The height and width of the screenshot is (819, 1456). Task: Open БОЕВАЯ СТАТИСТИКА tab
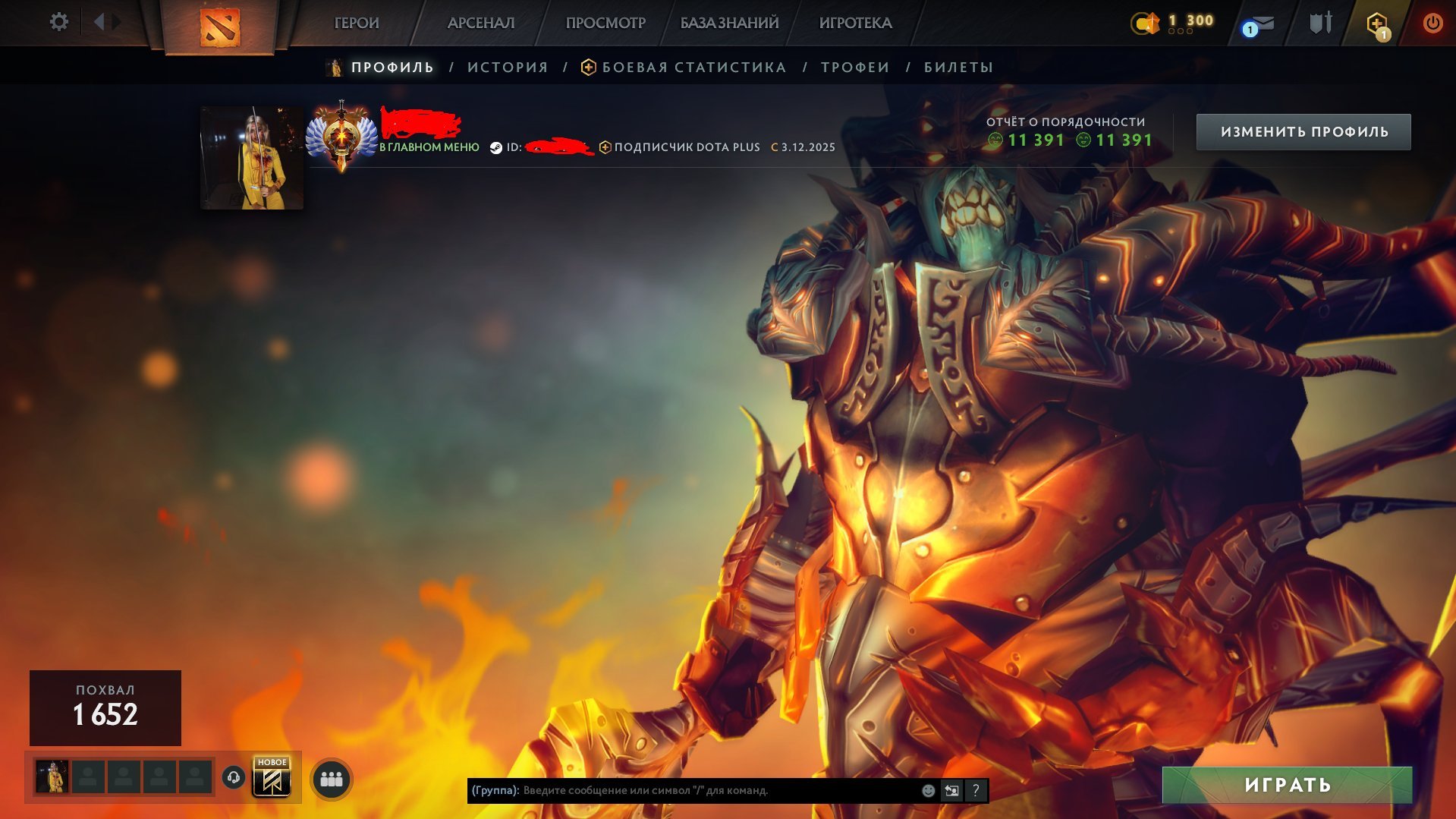tap(693, 67)
